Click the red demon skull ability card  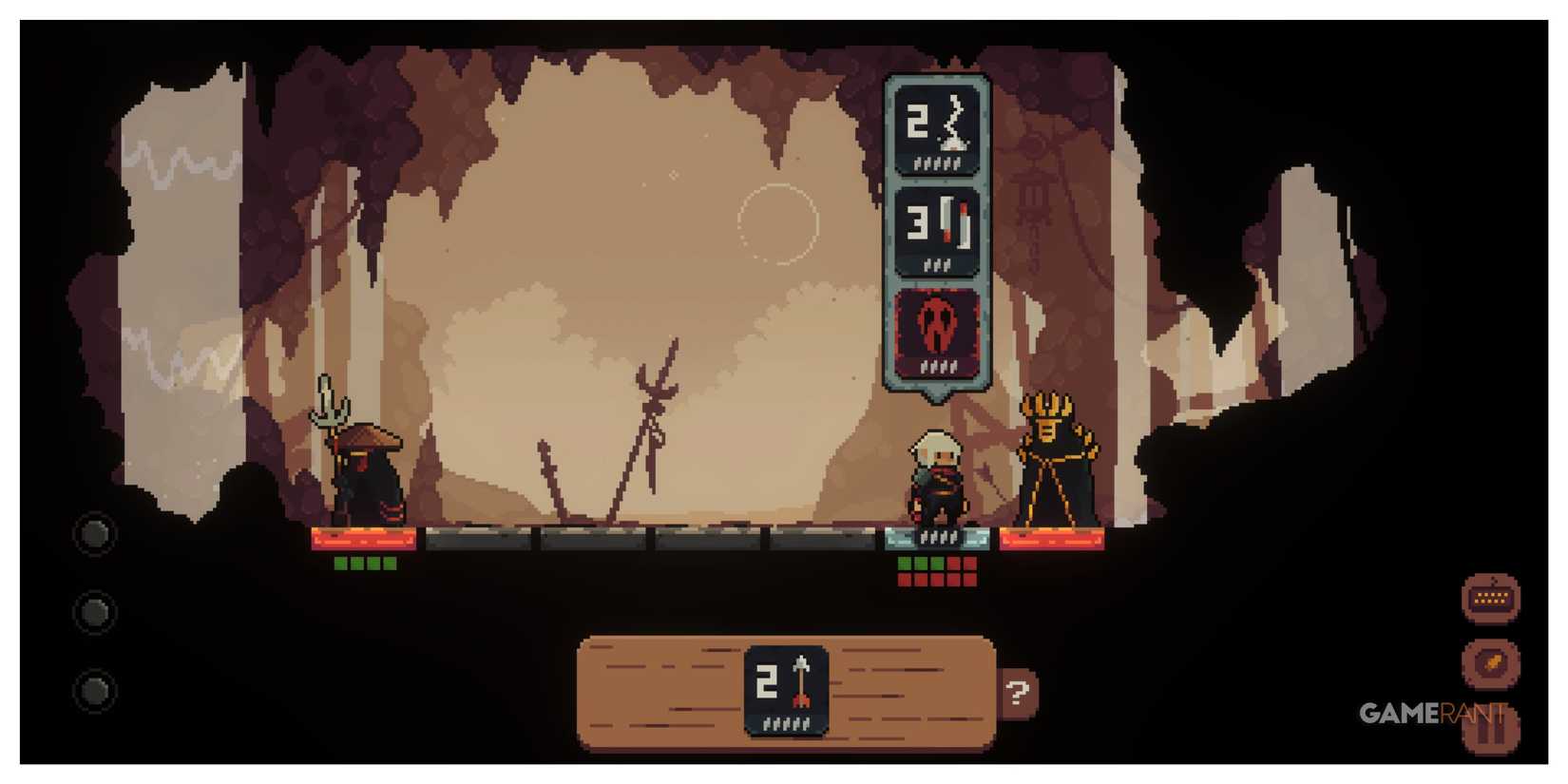click(x=936, y=333)
